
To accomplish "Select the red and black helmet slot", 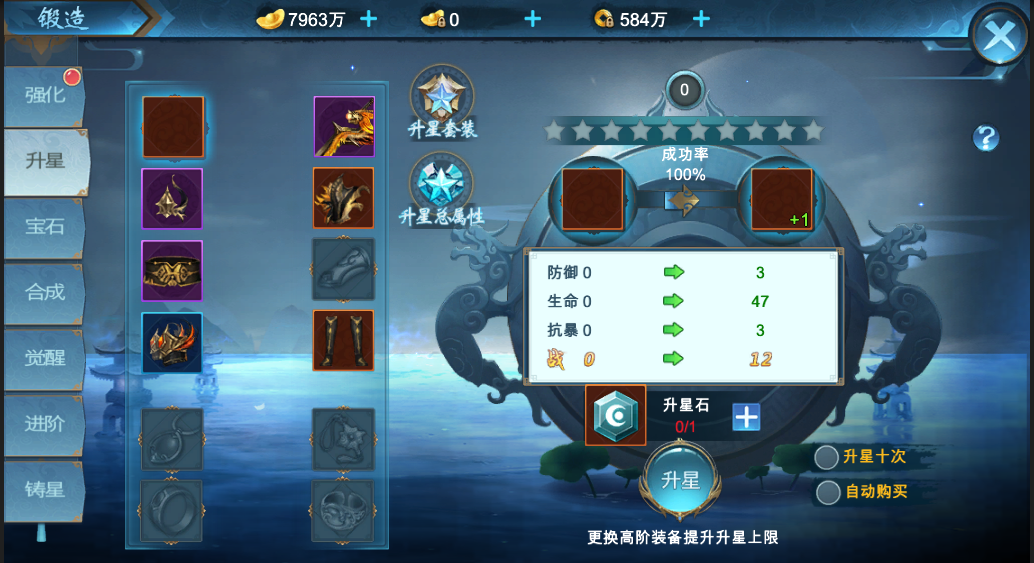I will pyautogui.click(x=172, y=342).
